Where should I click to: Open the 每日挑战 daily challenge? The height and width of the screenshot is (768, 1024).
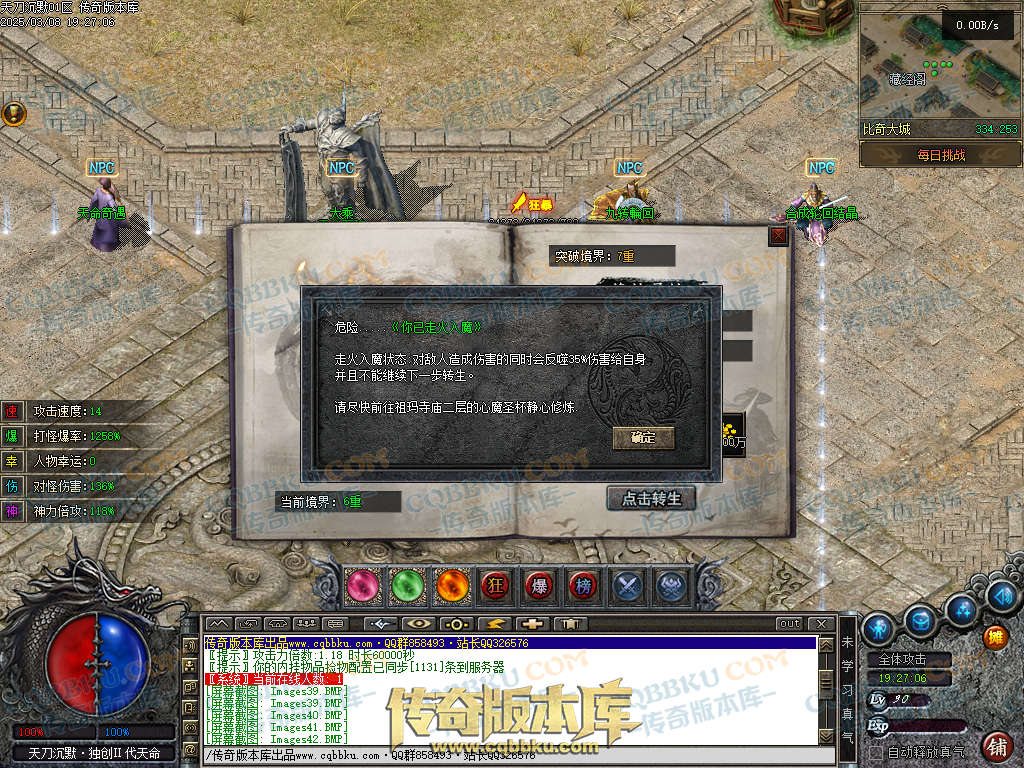tap(940, 155)
